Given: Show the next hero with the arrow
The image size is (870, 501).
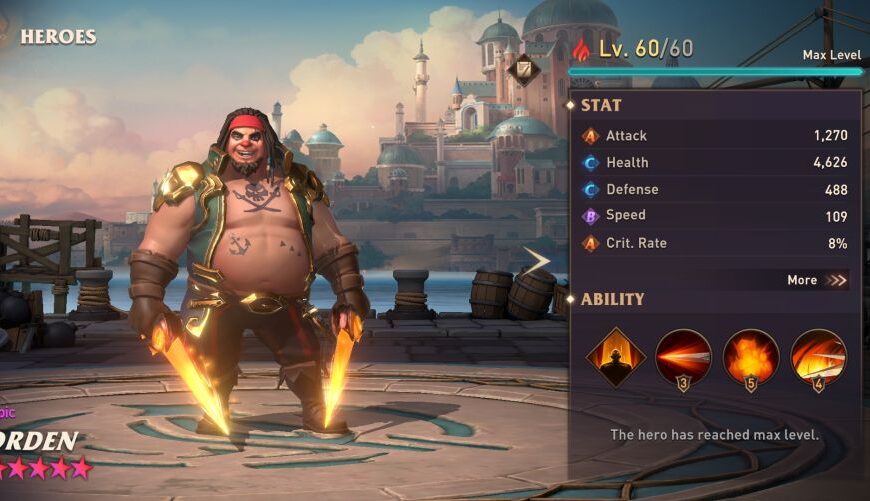Looking at the screenshot, I should point(537,262).
